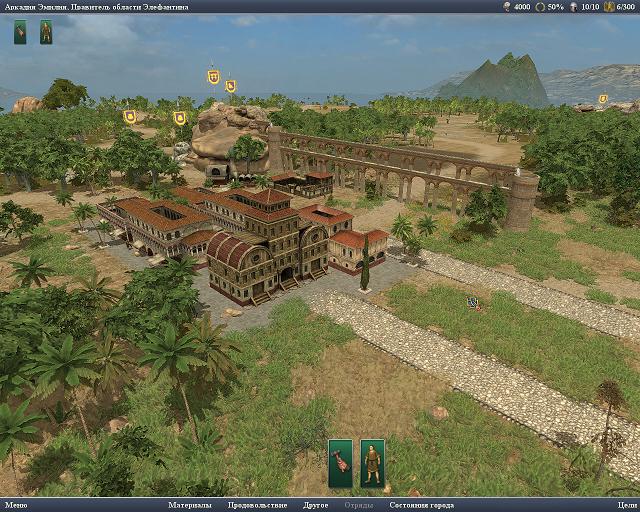Pick the small worker card under the title
The height and width of the screenshot is (512, 640).
click(46, 32)
